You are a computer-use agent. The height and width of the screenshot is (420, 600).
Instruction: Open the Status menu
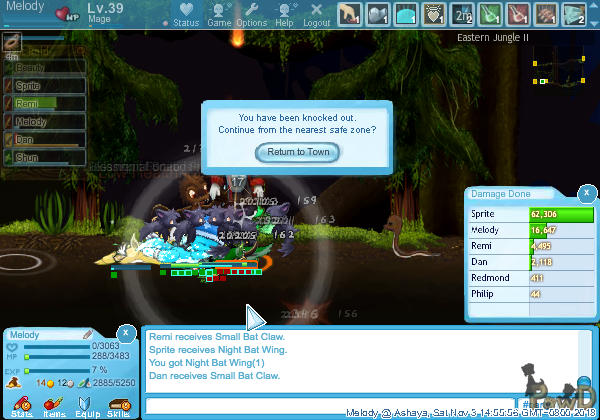coord(184,14)
